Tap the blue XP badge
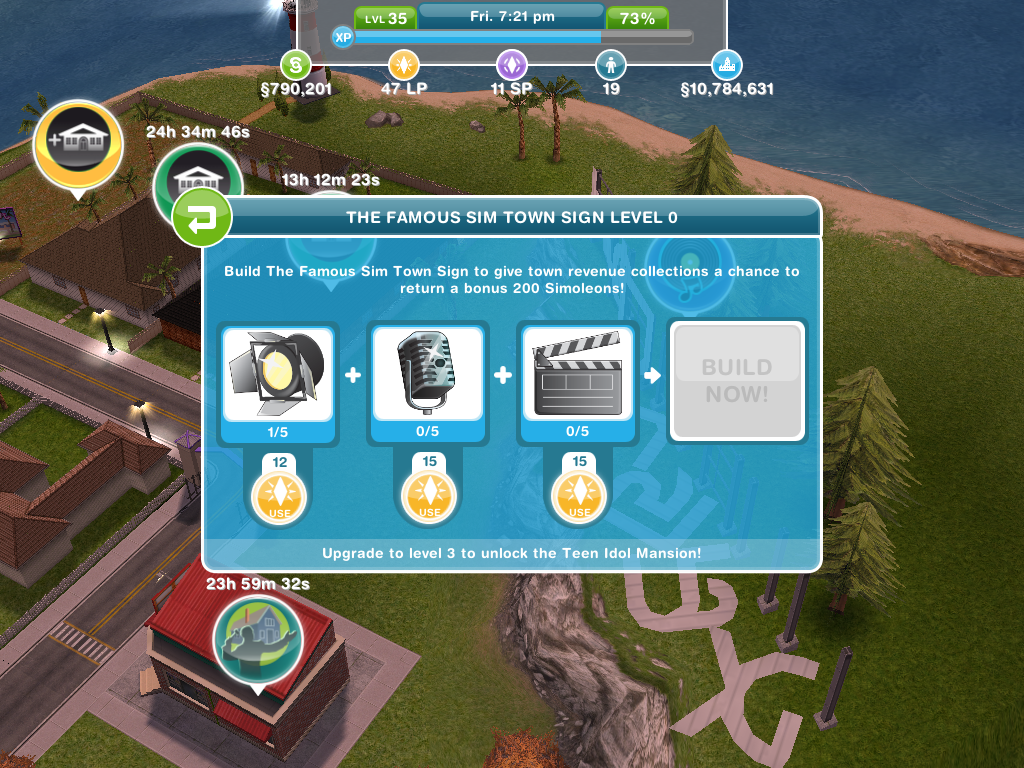The width and height of the screenshot is (1024, 768). [343, 37]
